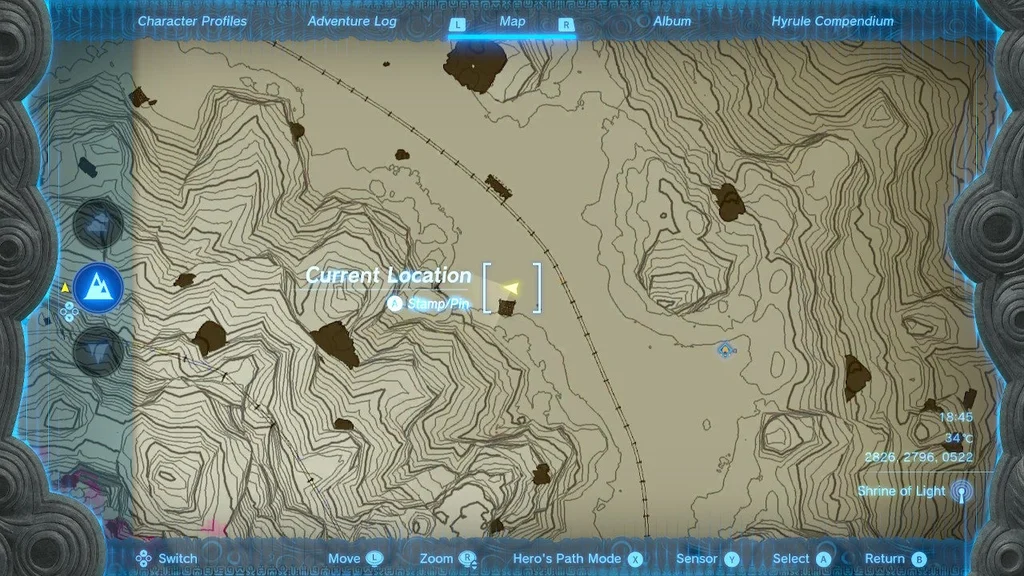The height and width of the screenshot is (576, 1024).
Task: Click the blue shrine marker on map
Action: point(726,350)
